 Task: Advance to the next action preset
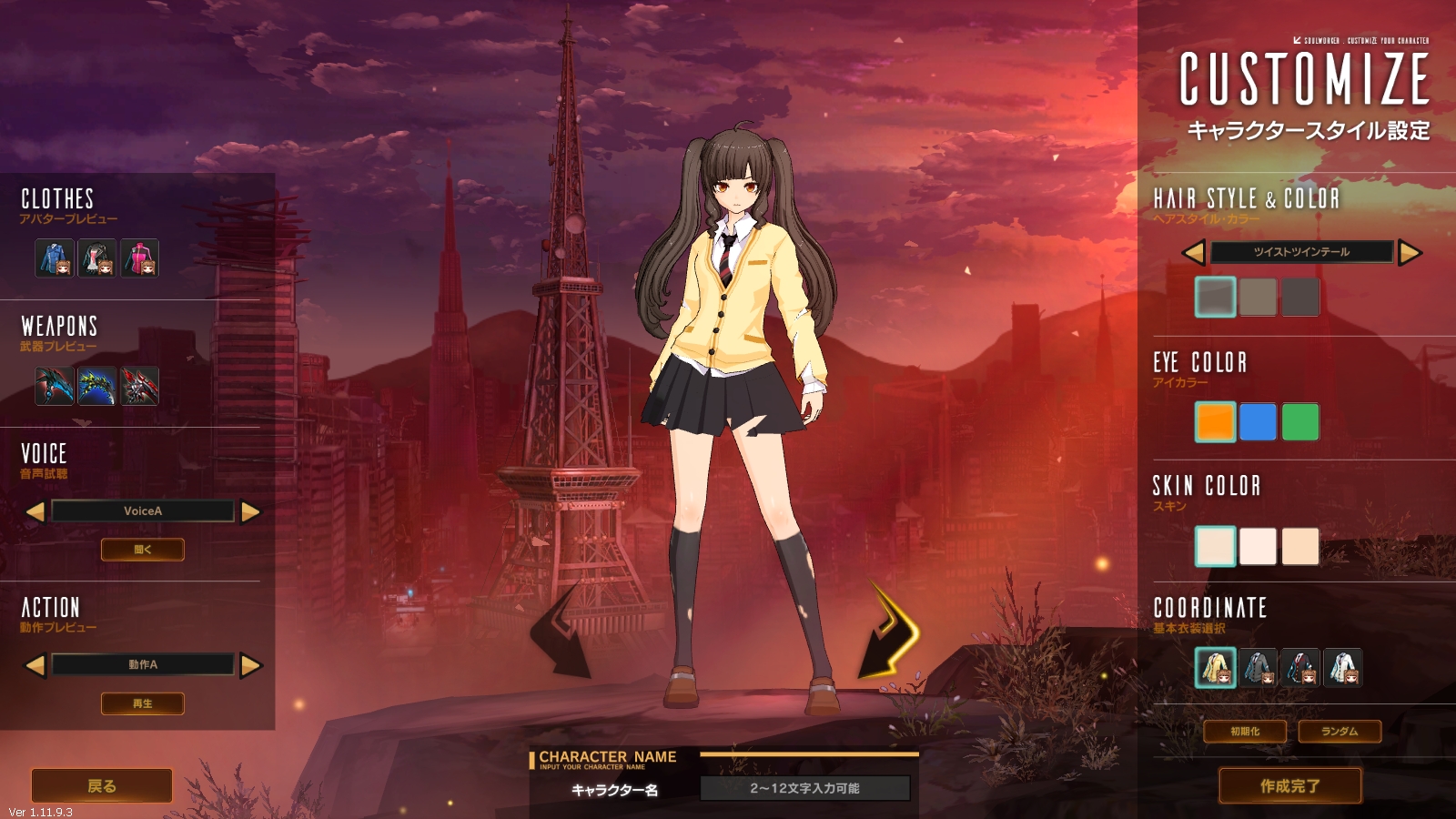(x=250, y=665)
